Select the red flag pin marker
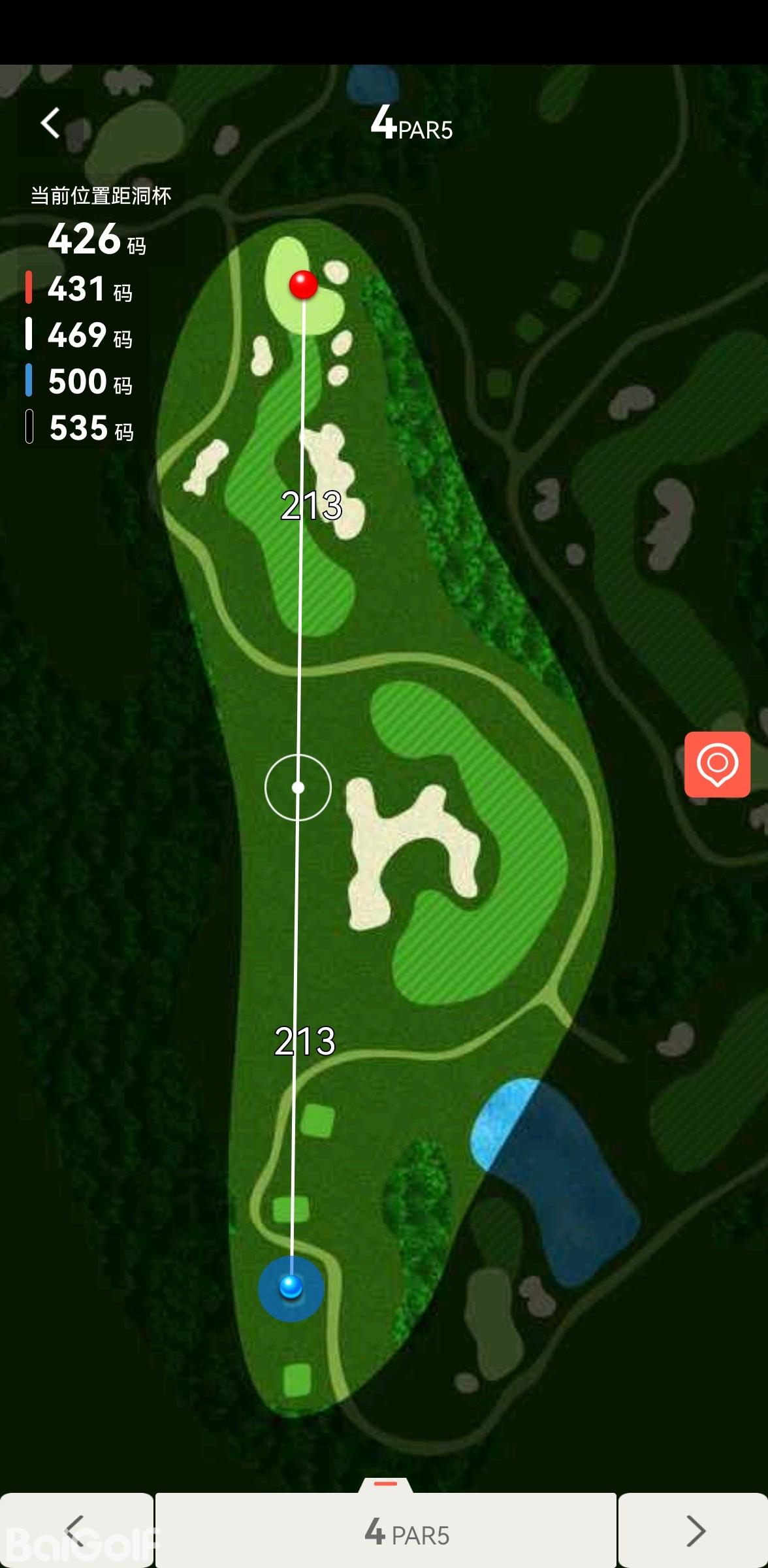 click(303, 284)
